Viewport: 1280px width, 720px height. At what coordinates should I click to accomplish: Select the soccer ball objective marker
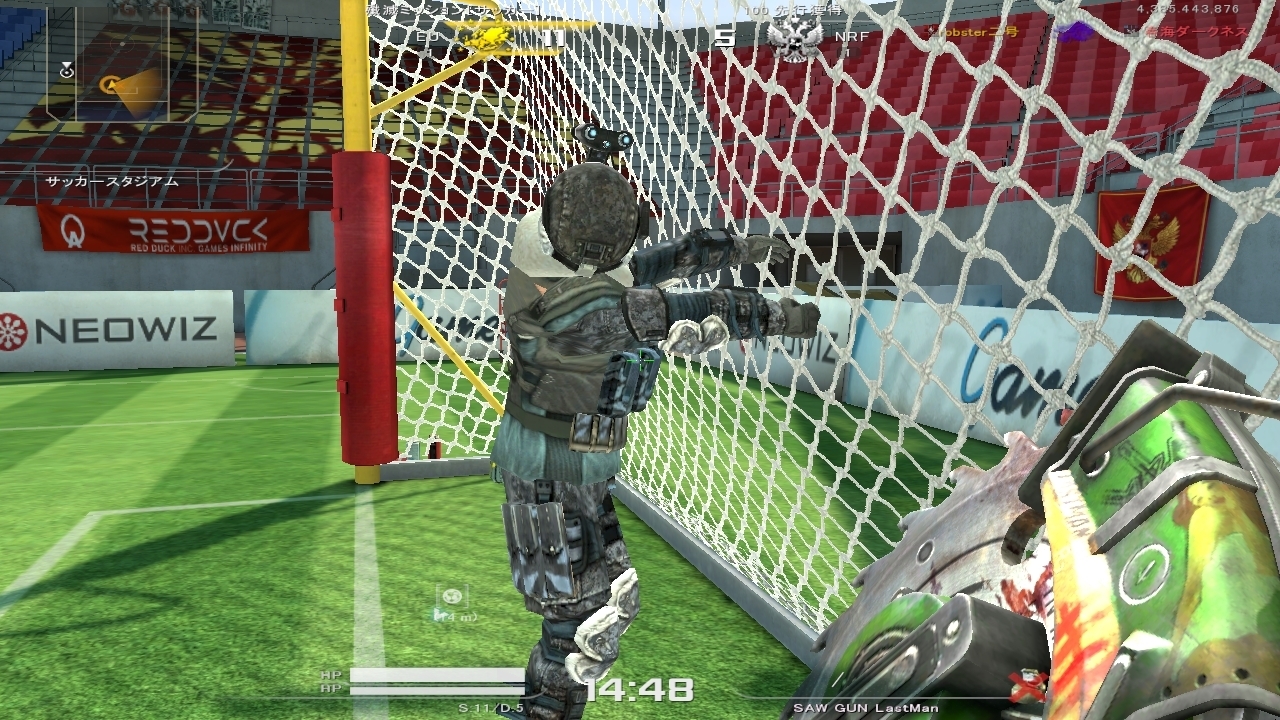452,597
